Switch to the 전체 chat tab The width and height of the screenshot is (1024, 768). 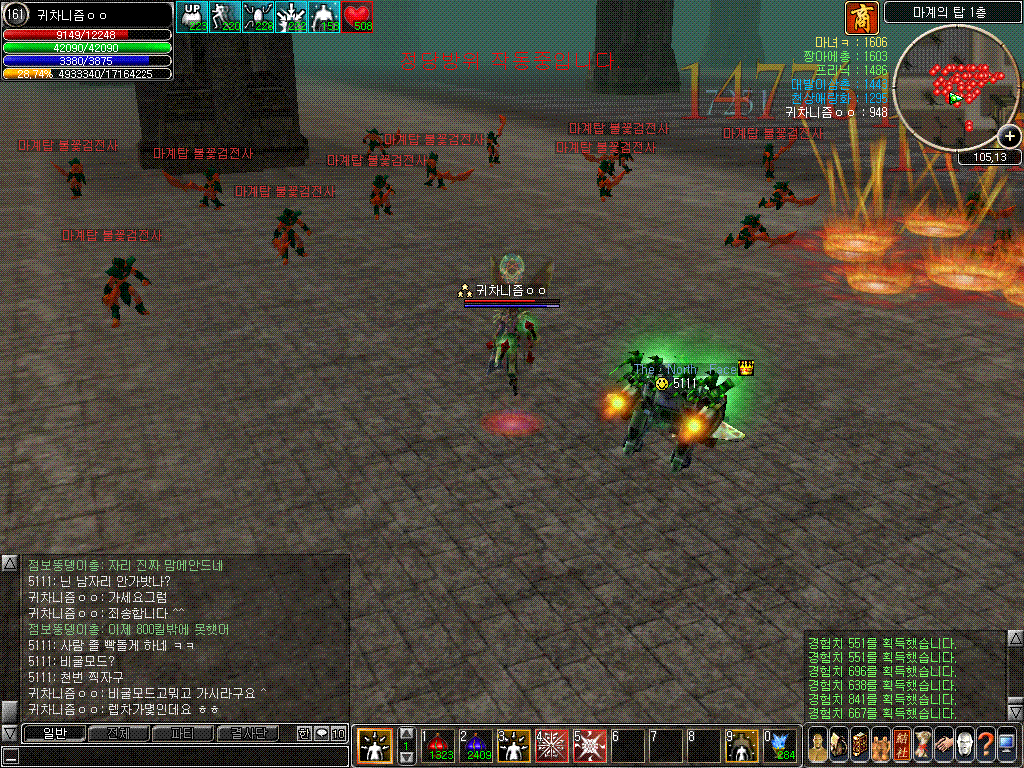(117, 733)
